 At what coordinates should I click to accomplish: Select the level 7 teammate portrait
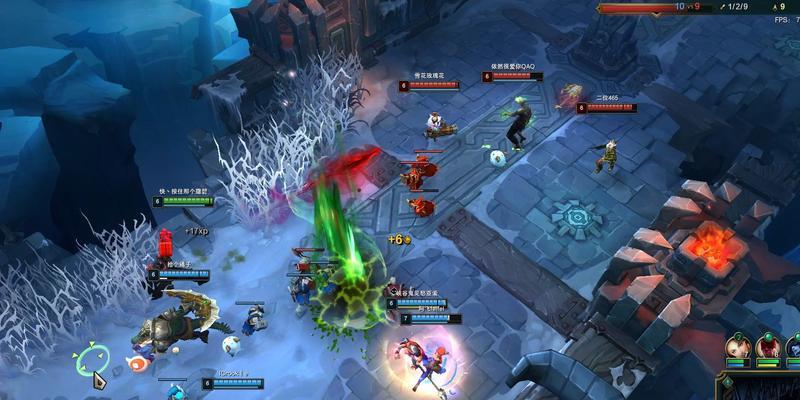click(x=738, y=346)
